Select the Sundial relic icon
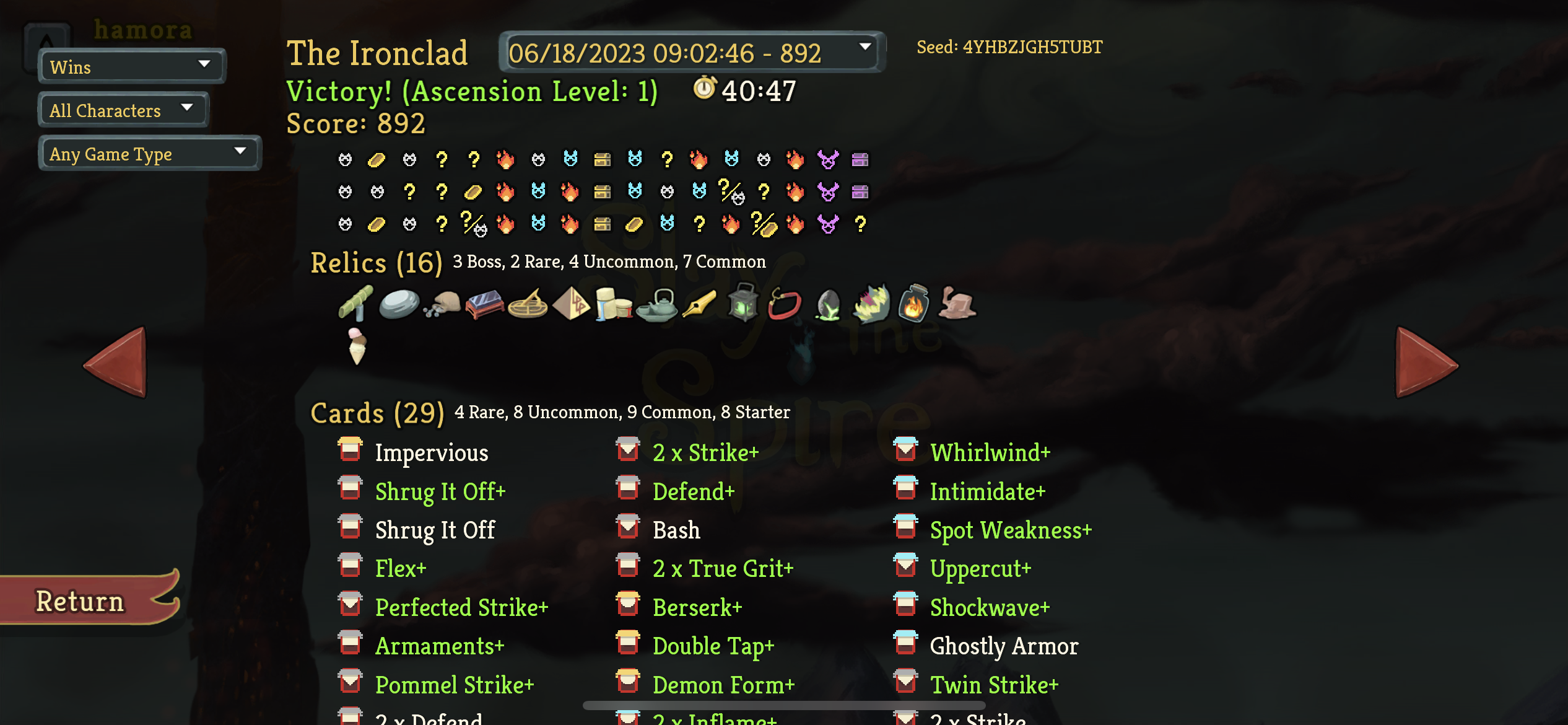 [529, 305]
